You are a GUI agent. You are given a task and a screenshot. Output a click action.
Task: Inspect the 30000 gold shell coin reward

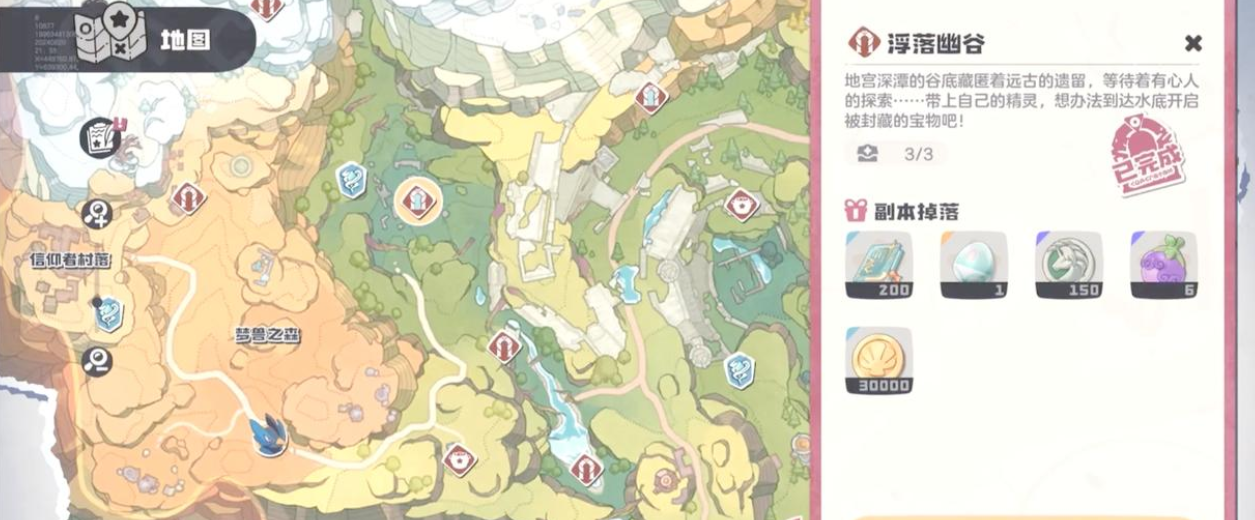879,360
